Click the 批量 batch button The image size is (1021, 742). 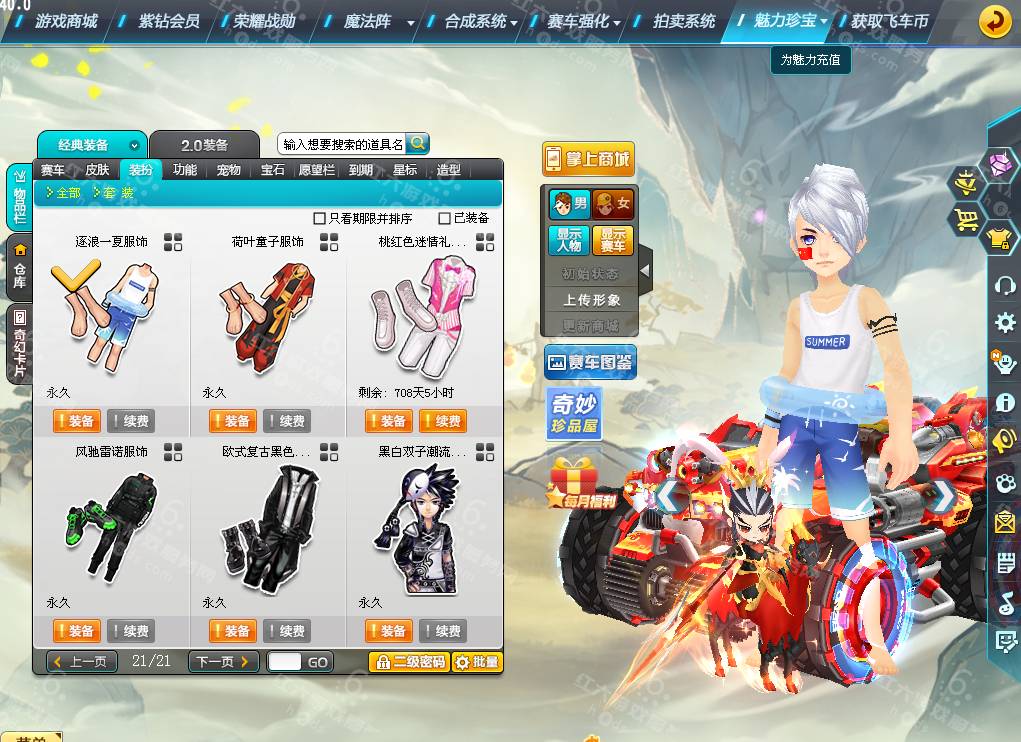tap(476, 662)
